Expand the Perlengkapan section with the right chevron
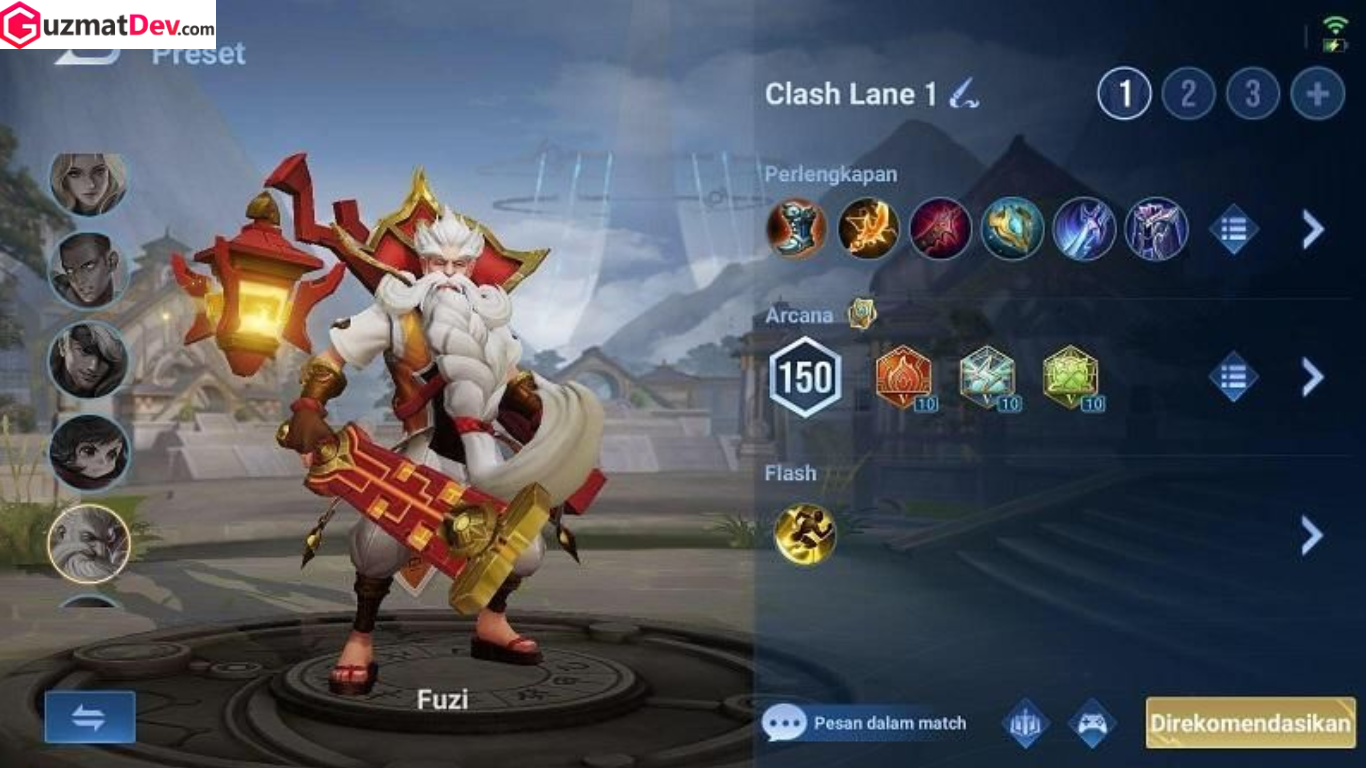 1311,230
